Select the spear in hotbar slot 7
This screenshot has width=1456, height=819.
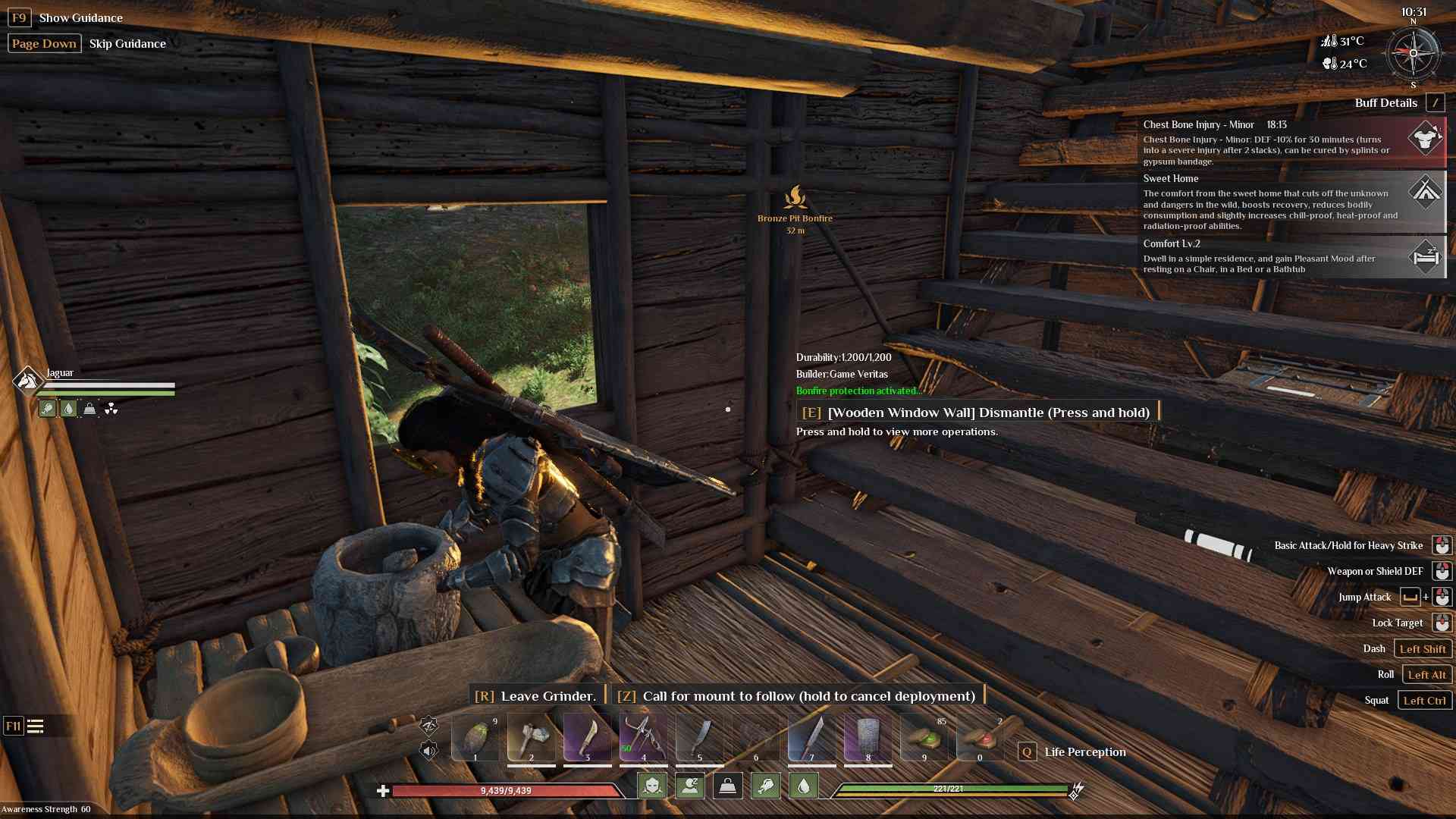811,737
